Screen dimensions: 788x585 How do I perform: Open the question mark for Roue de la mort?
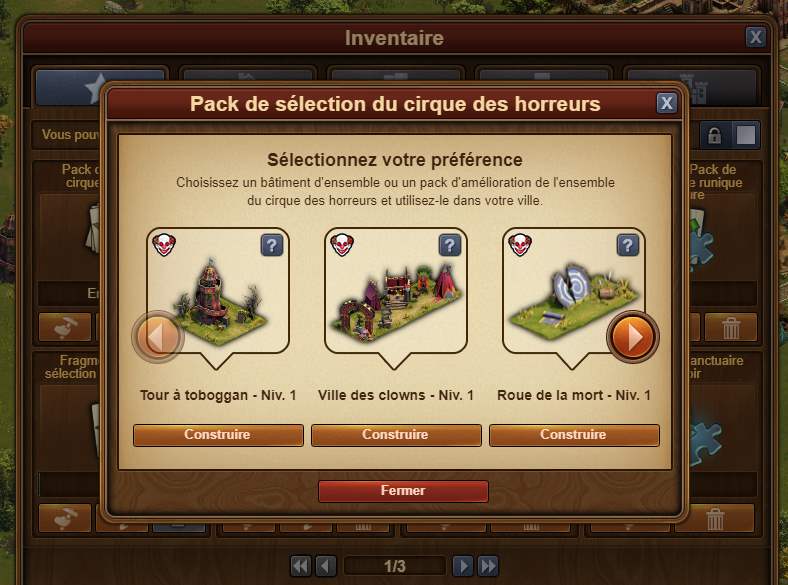627,246
